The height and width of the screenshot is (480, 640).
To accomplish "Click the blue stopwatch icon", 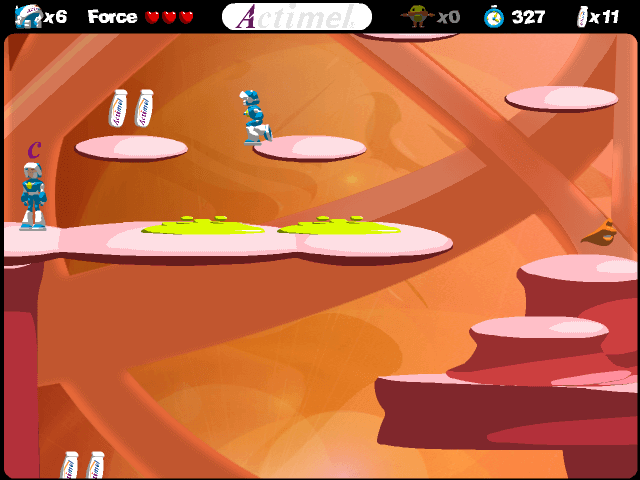I will click(x=494, y=16).
